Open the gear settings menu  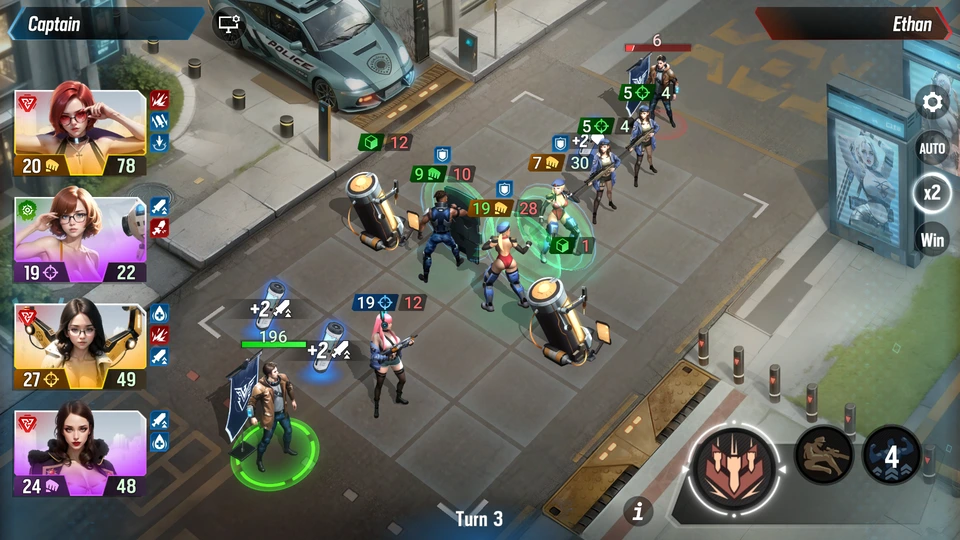[932, 102]
